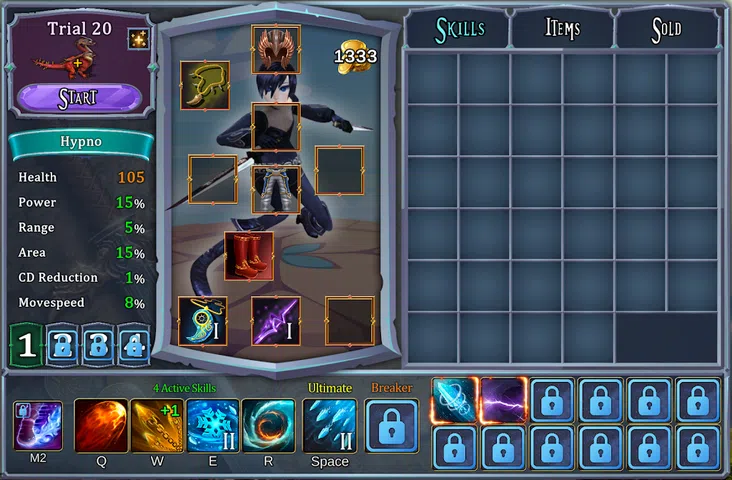Select the winged helmet equipment slot
The height and width of the screenshot is (480, 732).
[x=275, y=49]
